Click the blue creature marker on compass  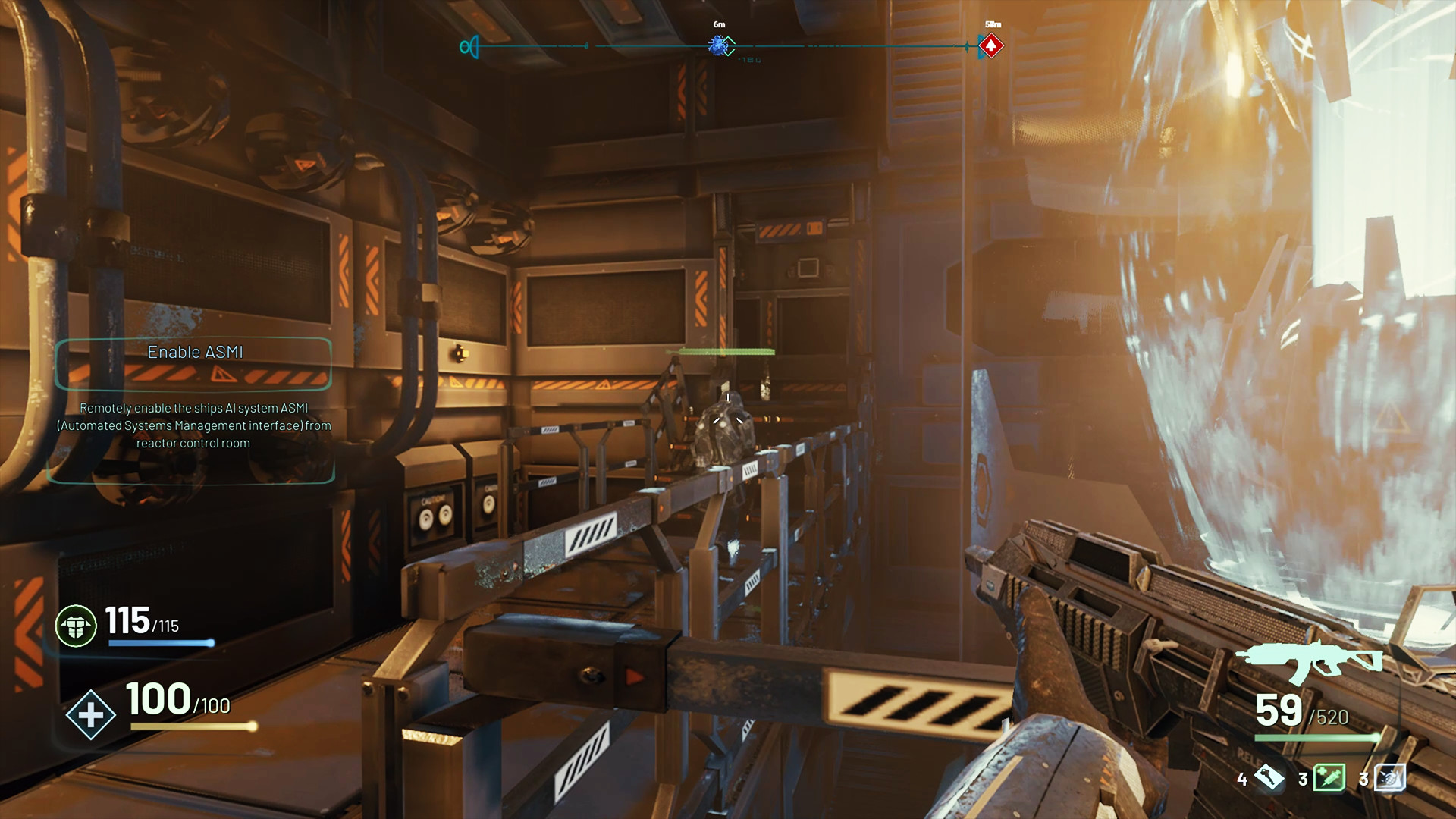[x=717, y=46]
